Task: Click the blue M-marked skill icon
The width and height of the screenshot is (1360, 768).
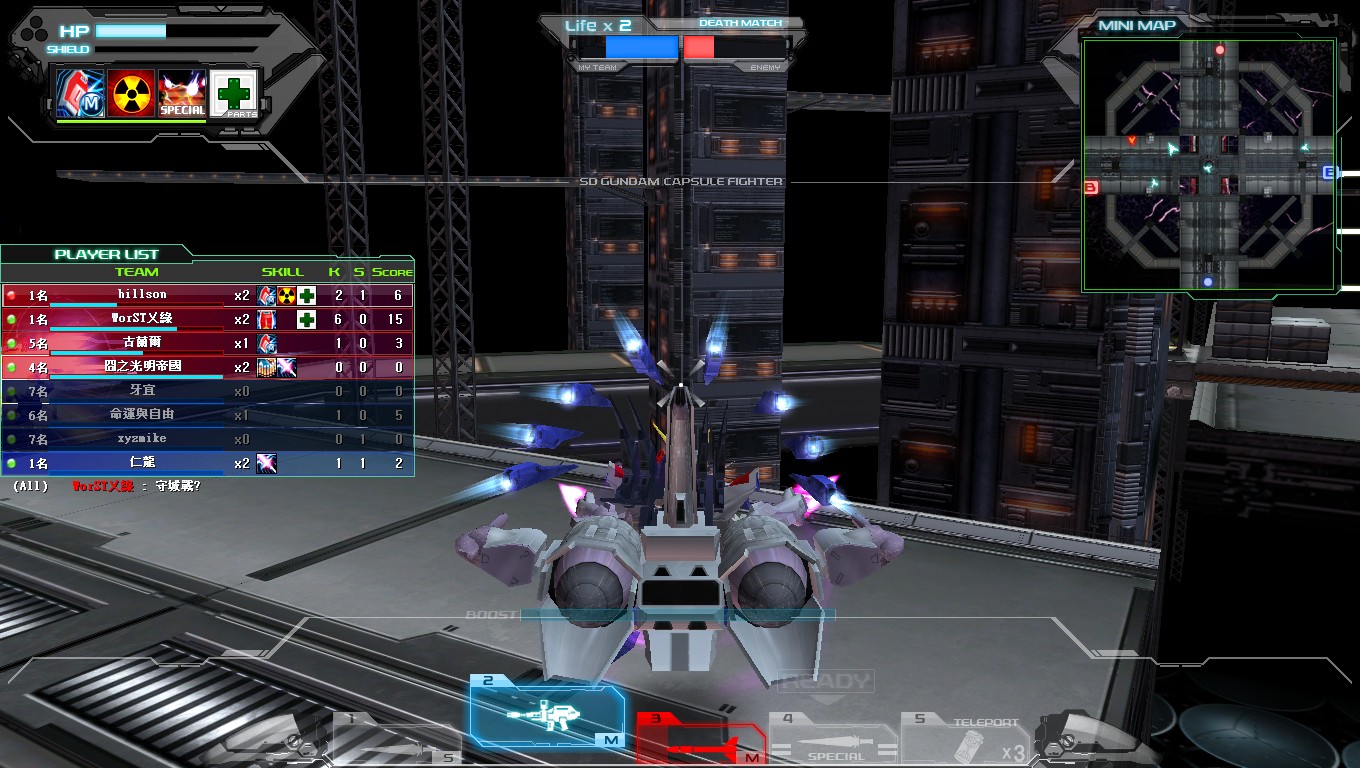Action: (80, 94)
